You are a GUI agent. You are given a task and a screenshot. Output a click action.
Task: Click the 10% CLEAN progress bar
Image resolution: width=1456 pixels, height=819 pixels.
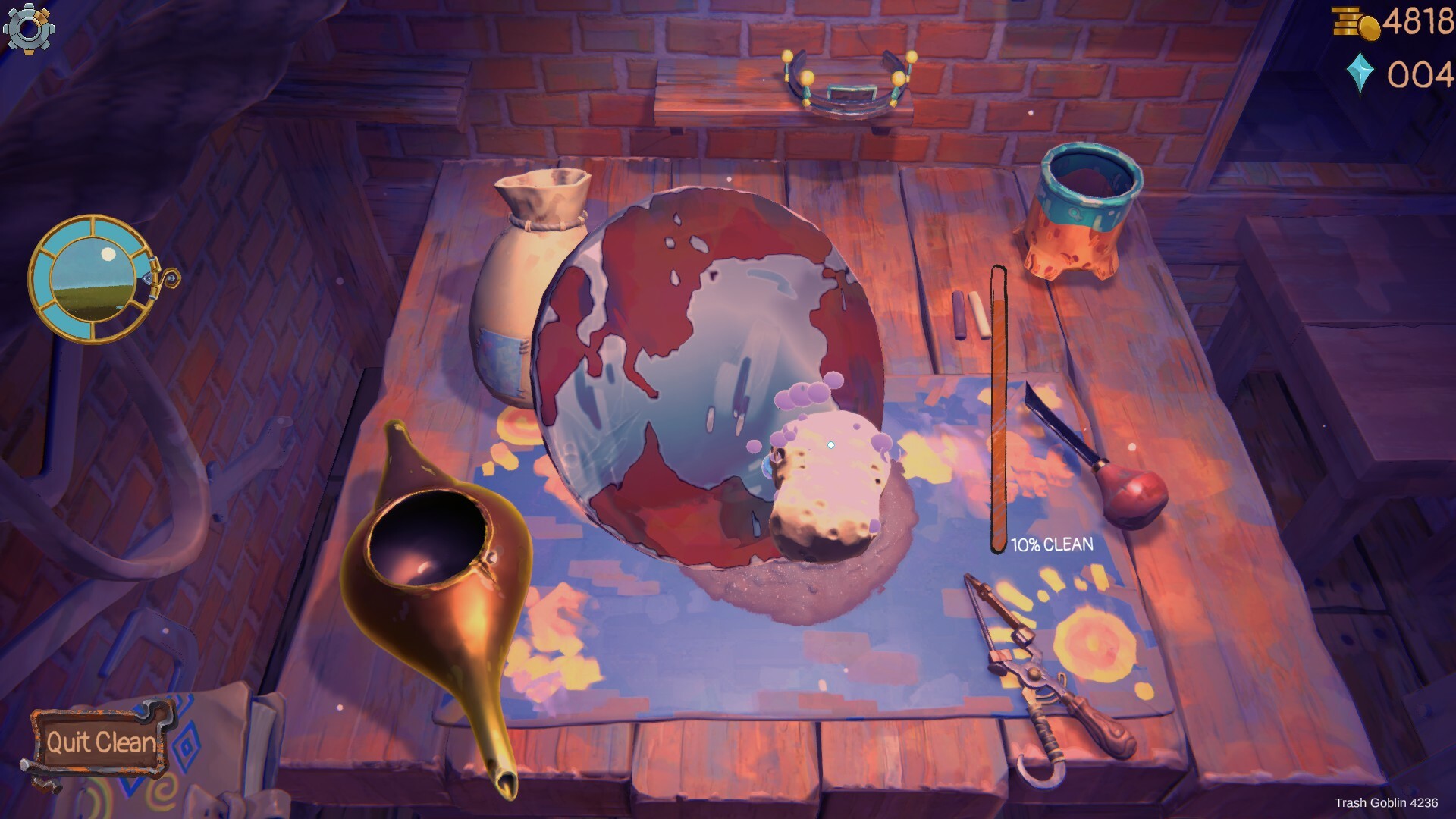pyautogui.click(x=999, y=409)
